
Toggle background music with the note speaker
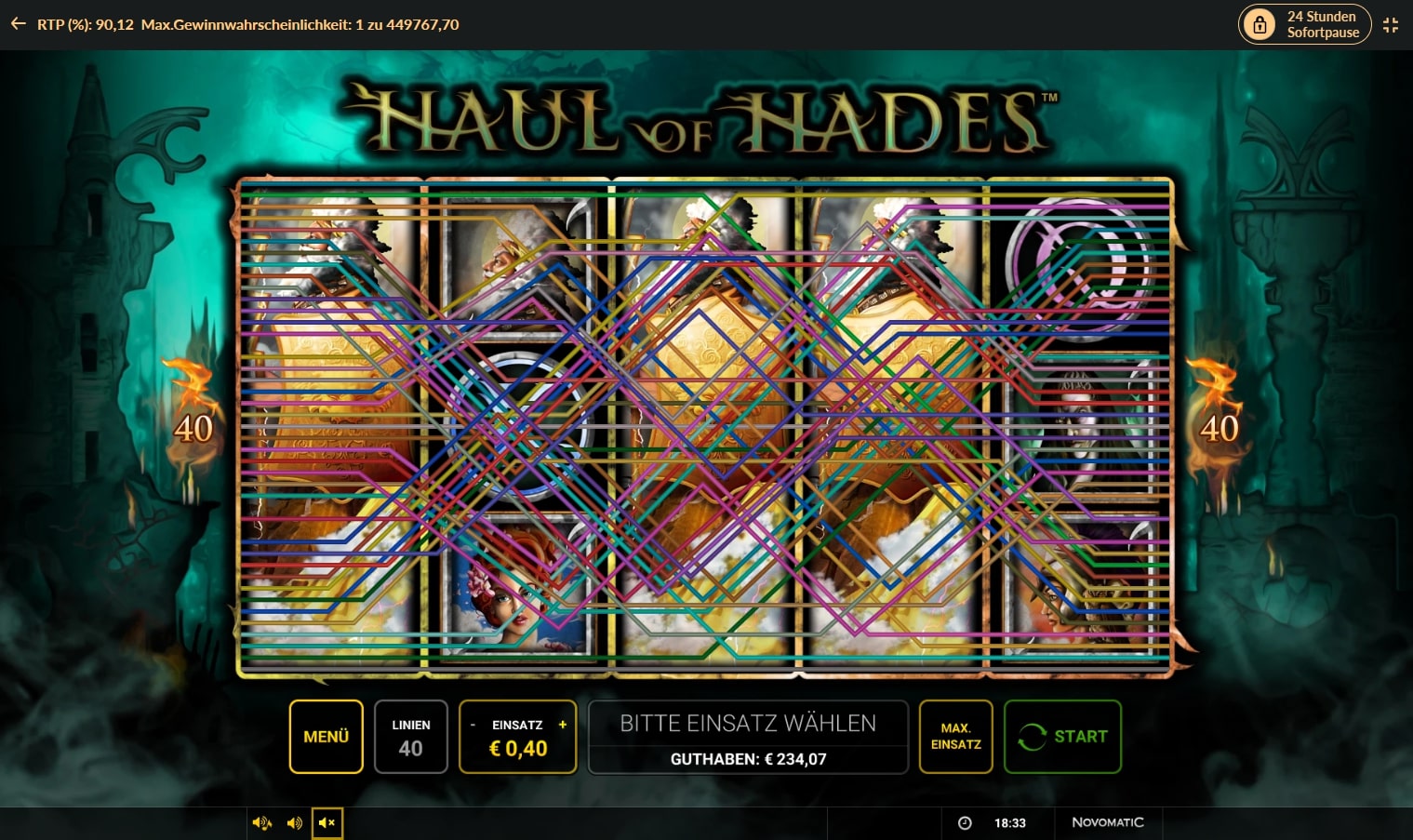click(x=262, y=822)
